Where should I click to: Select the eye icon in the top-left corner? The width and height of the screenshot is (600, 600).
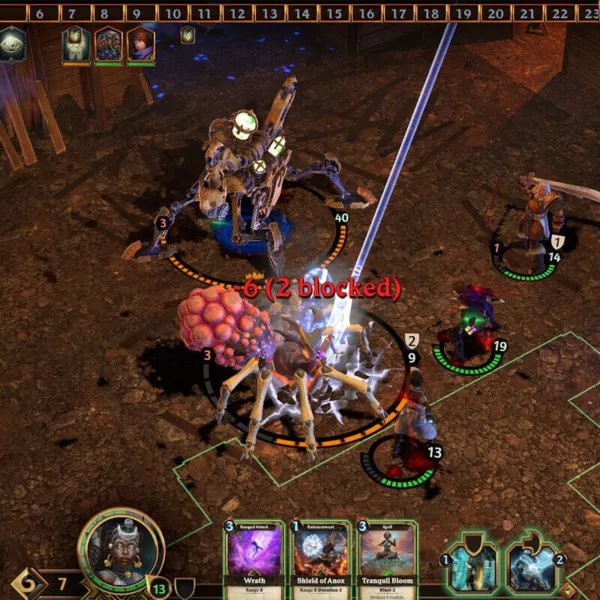[x=12, y=44]
